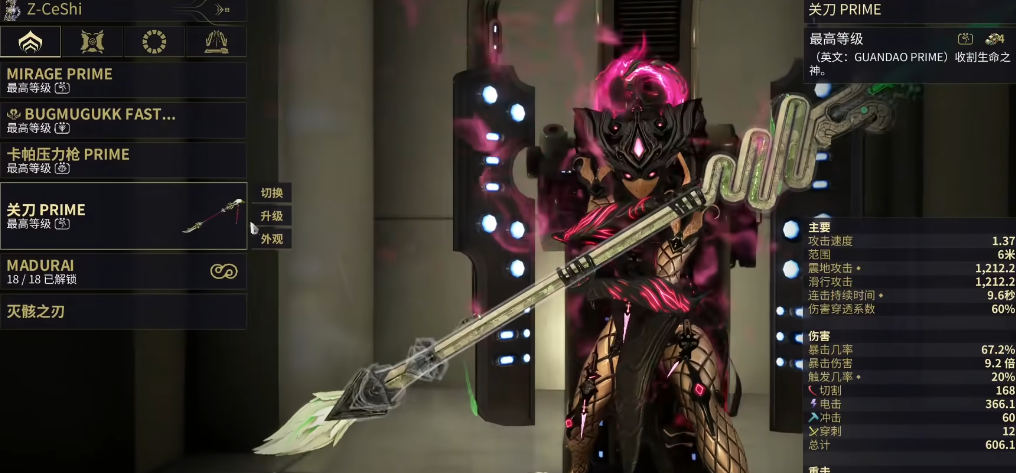Select the 灭骸之刃 slot
The image size is (1016, 473).
point(123,311)
